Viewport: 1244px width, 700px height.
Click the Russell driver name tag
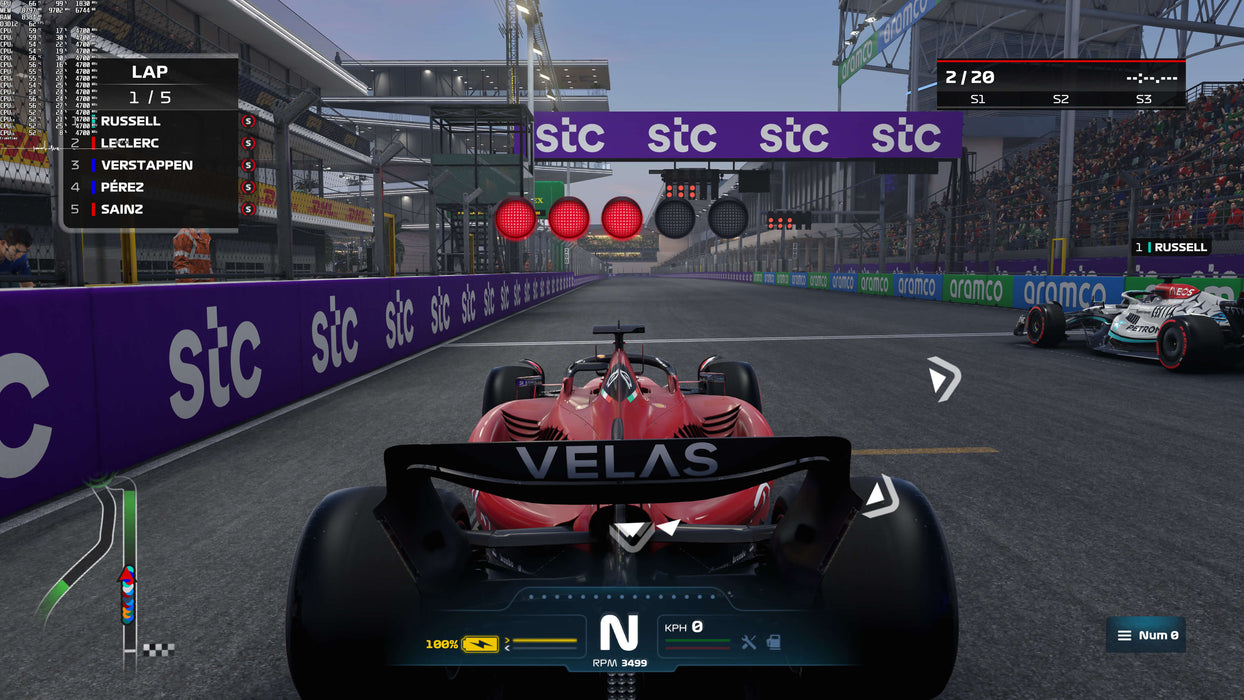click(1172, 247)
